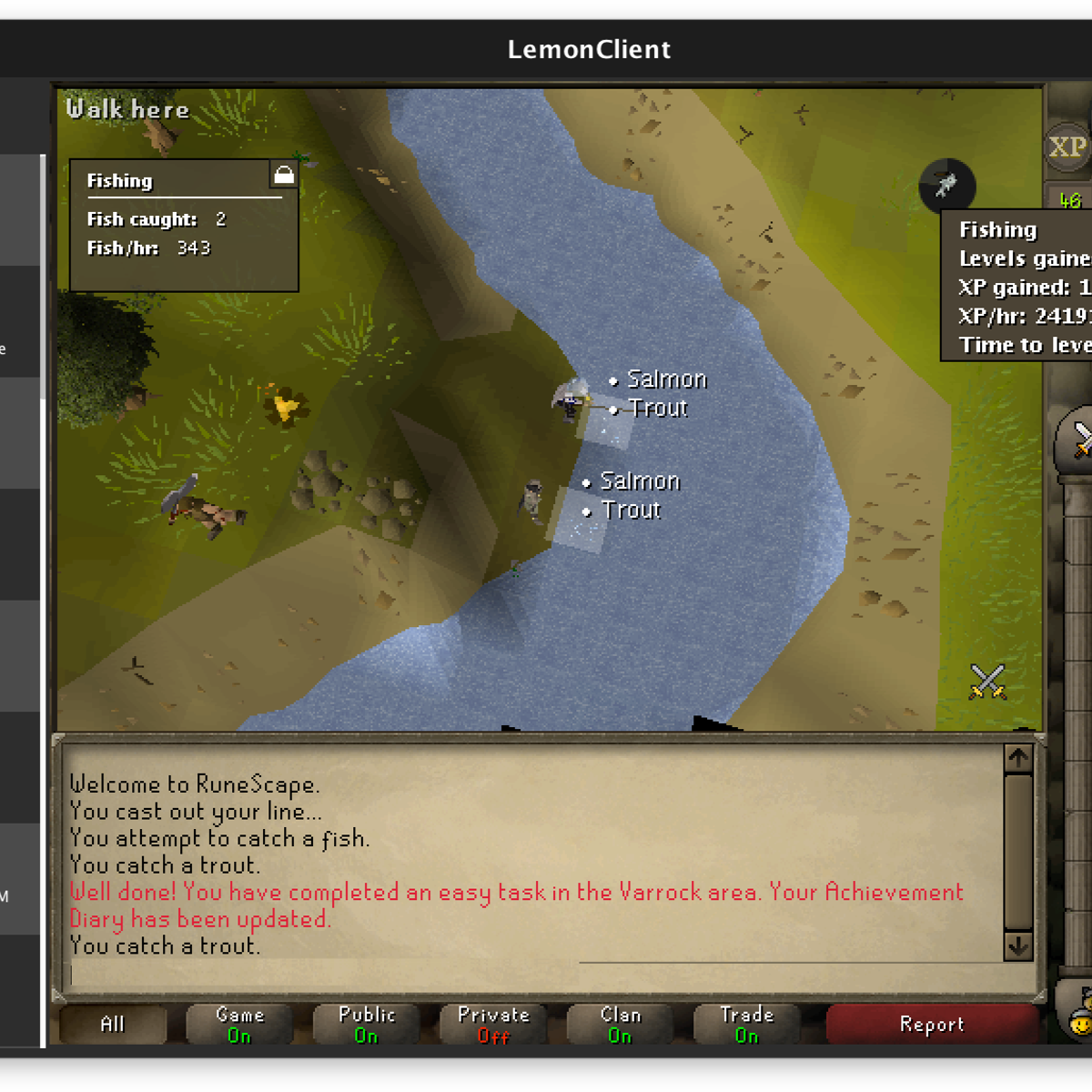
Task: Toggle the lock icon on Fishing overlay
Action: [284, 175]
